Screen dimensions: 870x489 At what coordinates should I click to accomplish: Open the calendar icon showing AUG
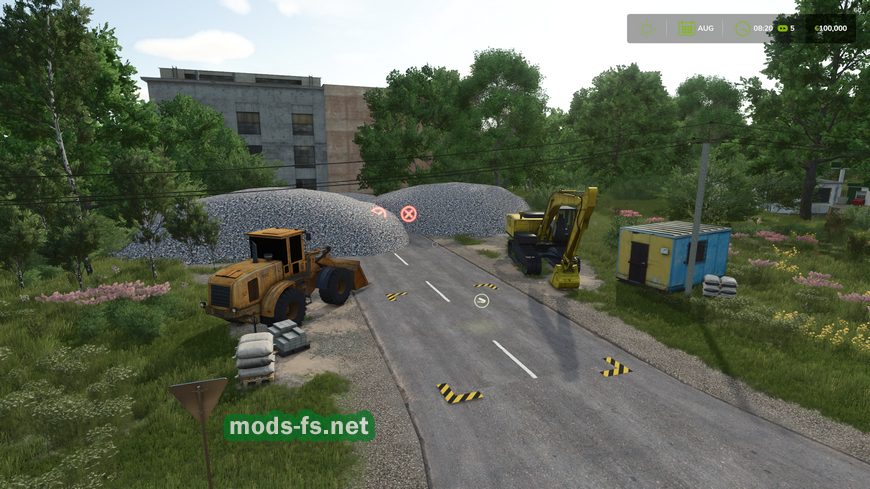click(x=686, y=28)
